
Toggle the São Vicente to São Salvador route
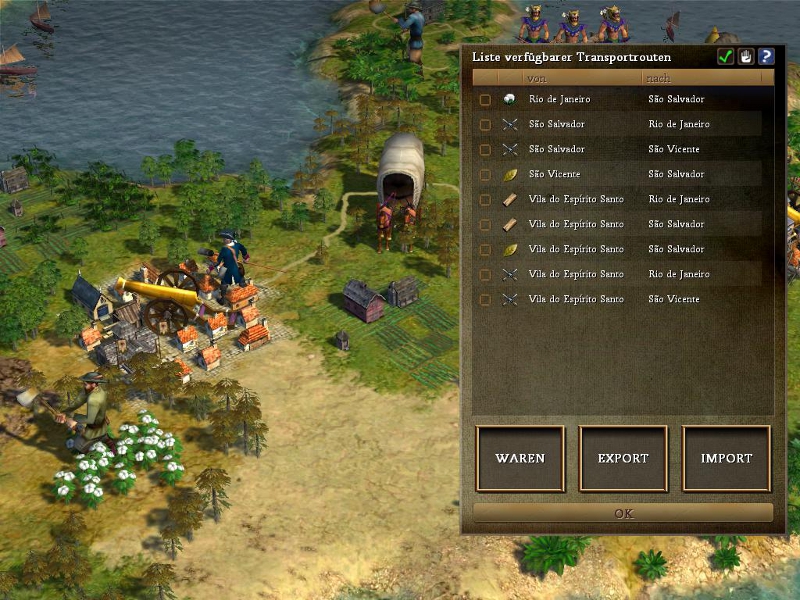[x=485, y=175]
